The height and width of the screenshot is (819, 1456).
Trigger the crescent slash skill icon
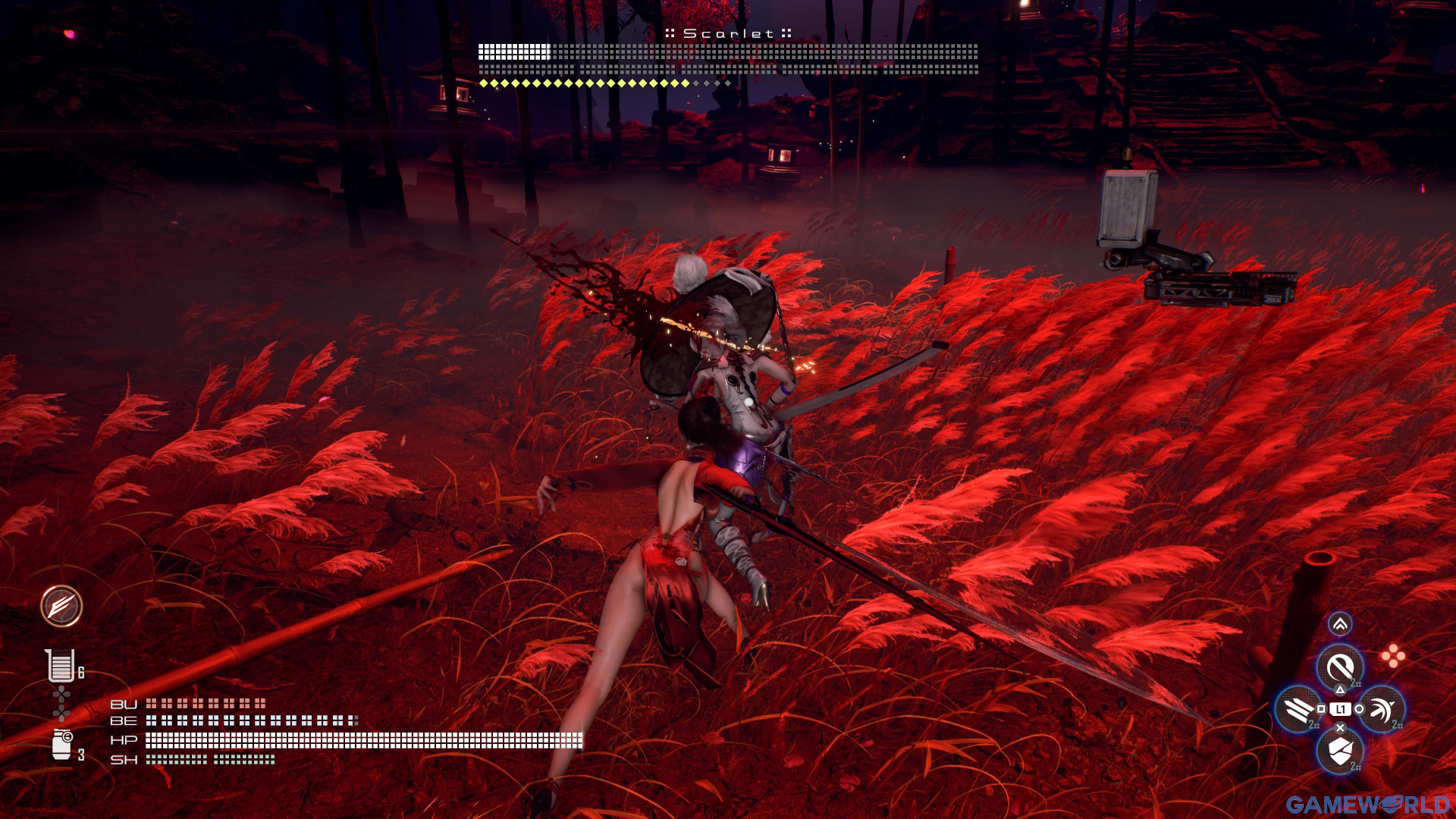tap(1382, 709)
